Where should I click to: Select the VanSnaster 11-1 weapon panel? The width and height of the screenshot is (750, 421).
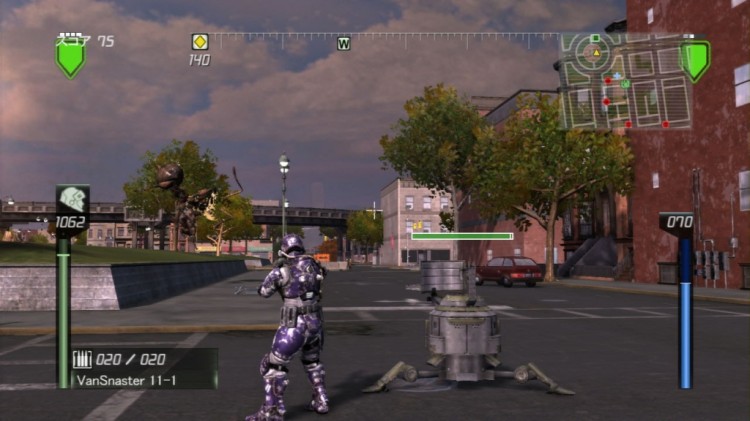tap(143, 368)
